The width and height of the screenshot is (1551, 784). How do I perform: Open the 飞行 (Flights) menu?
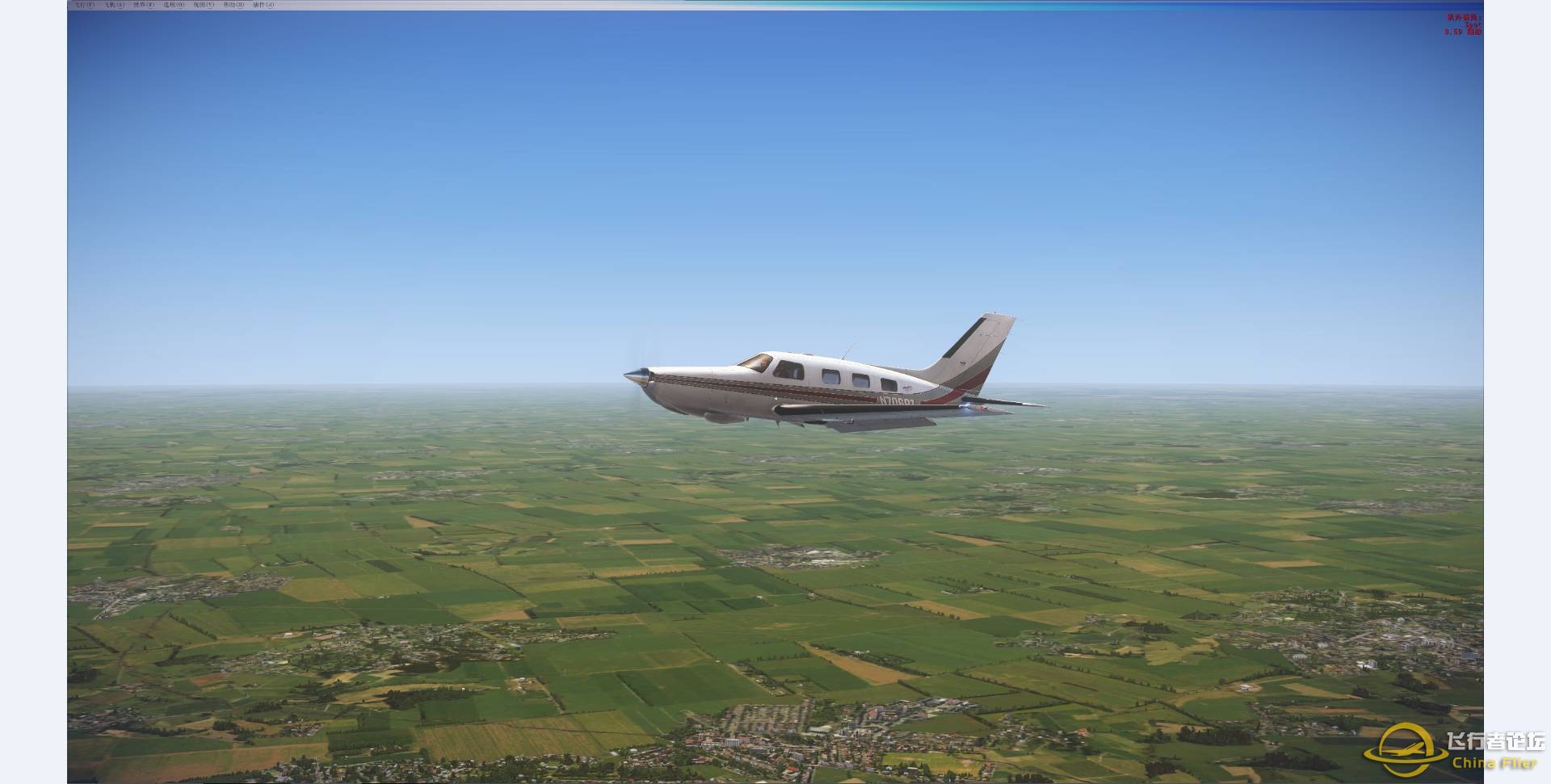[84, 5]
